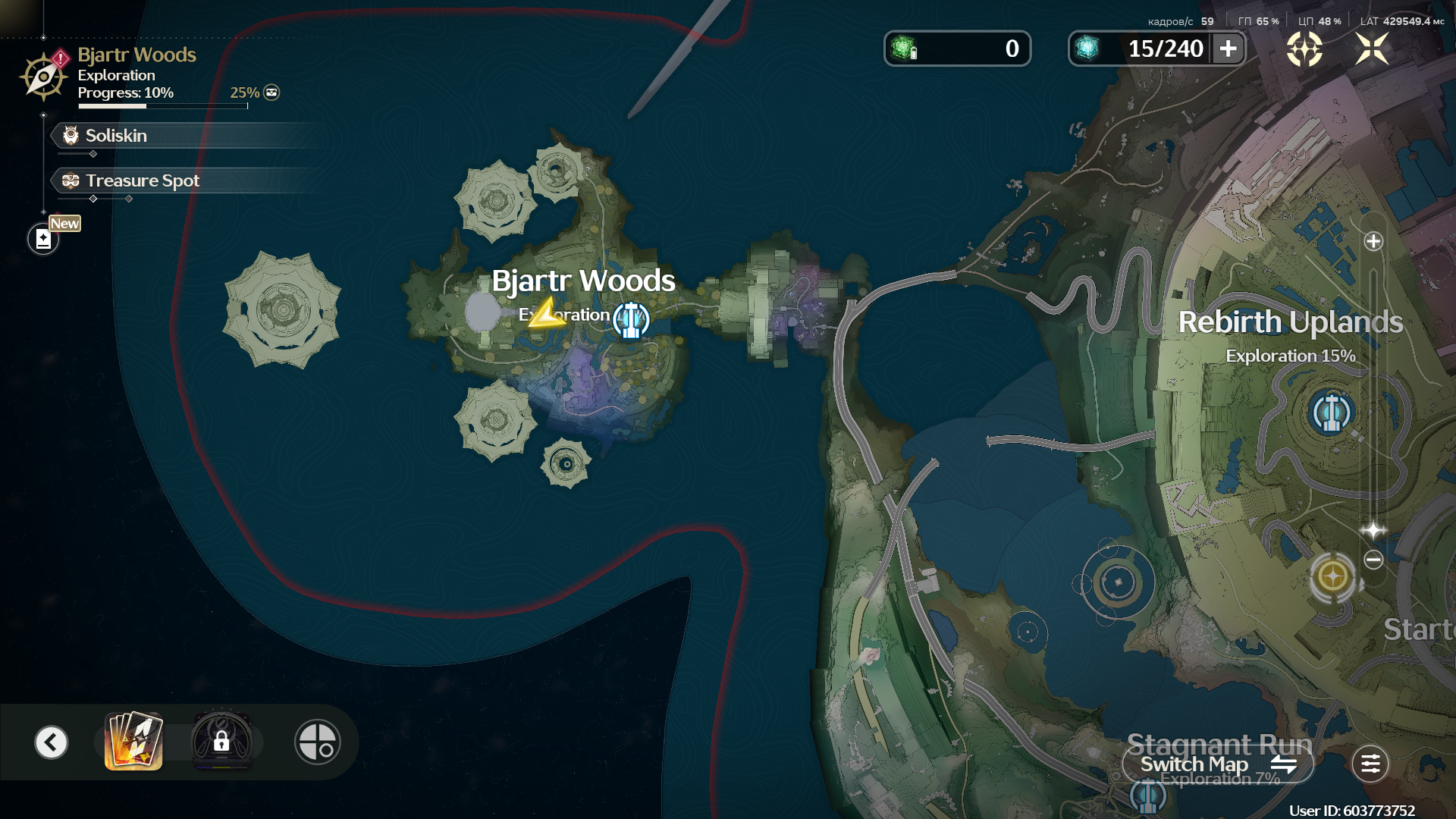Screen dimensions: 1456x819
Task: Open the cards deck icon
Action: [x=133, y=742]
